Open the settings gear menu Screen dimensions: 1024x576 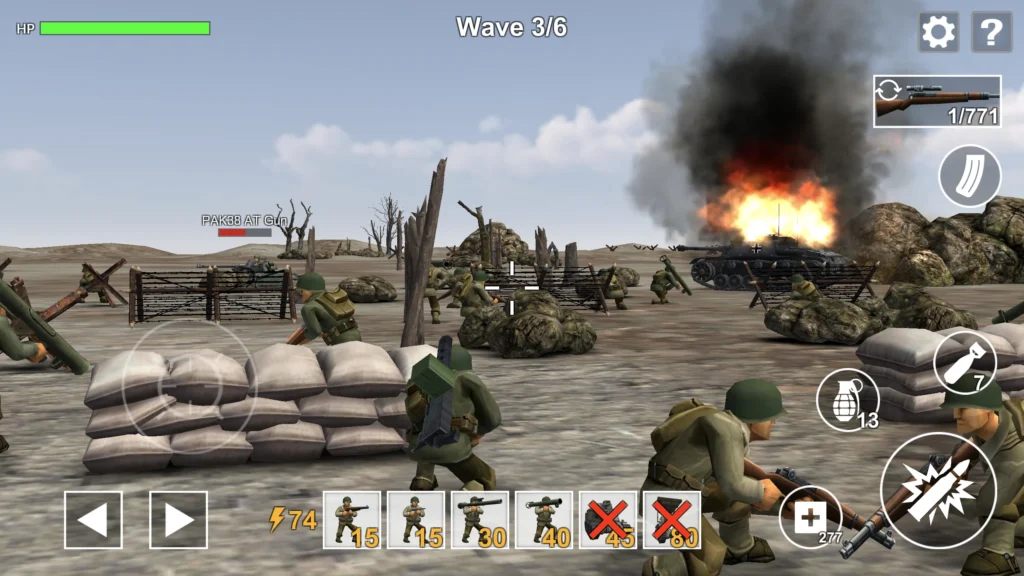pyautogui.click(x=938, y=32)
